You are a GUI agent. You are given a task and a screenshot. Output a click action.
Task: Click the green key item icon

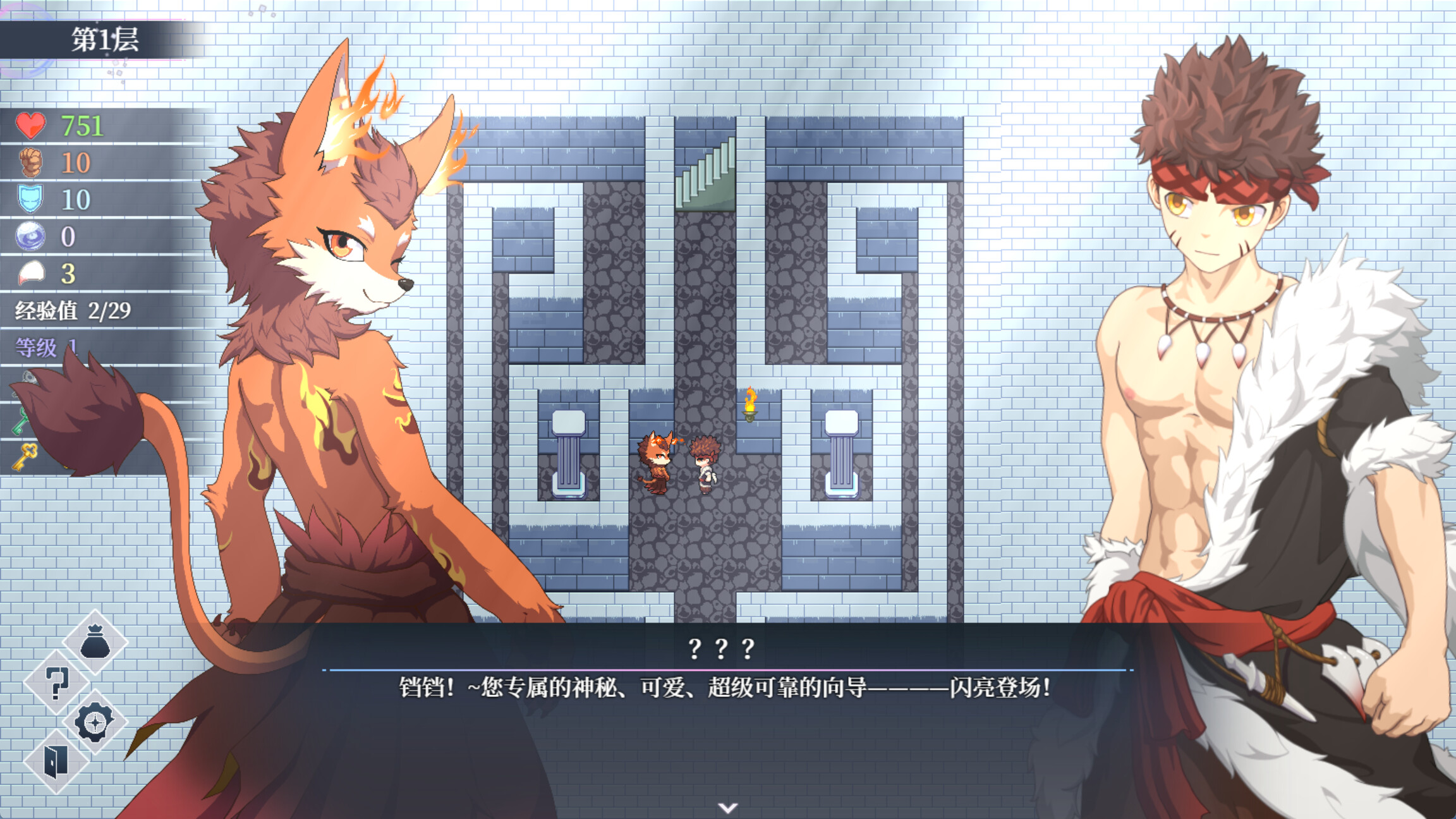pyautogui.click(x=19, y=422)
